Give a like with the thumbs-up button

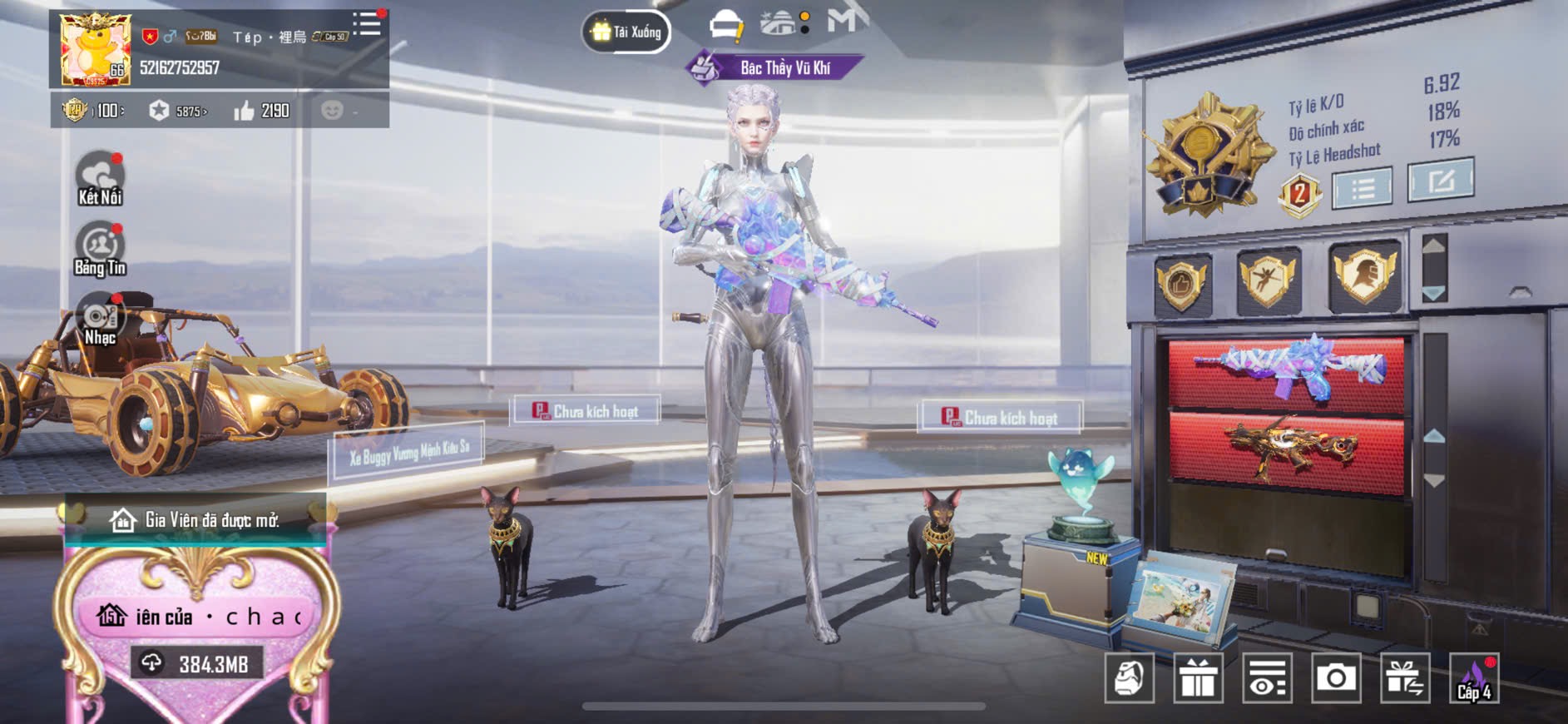pos(244,111)
